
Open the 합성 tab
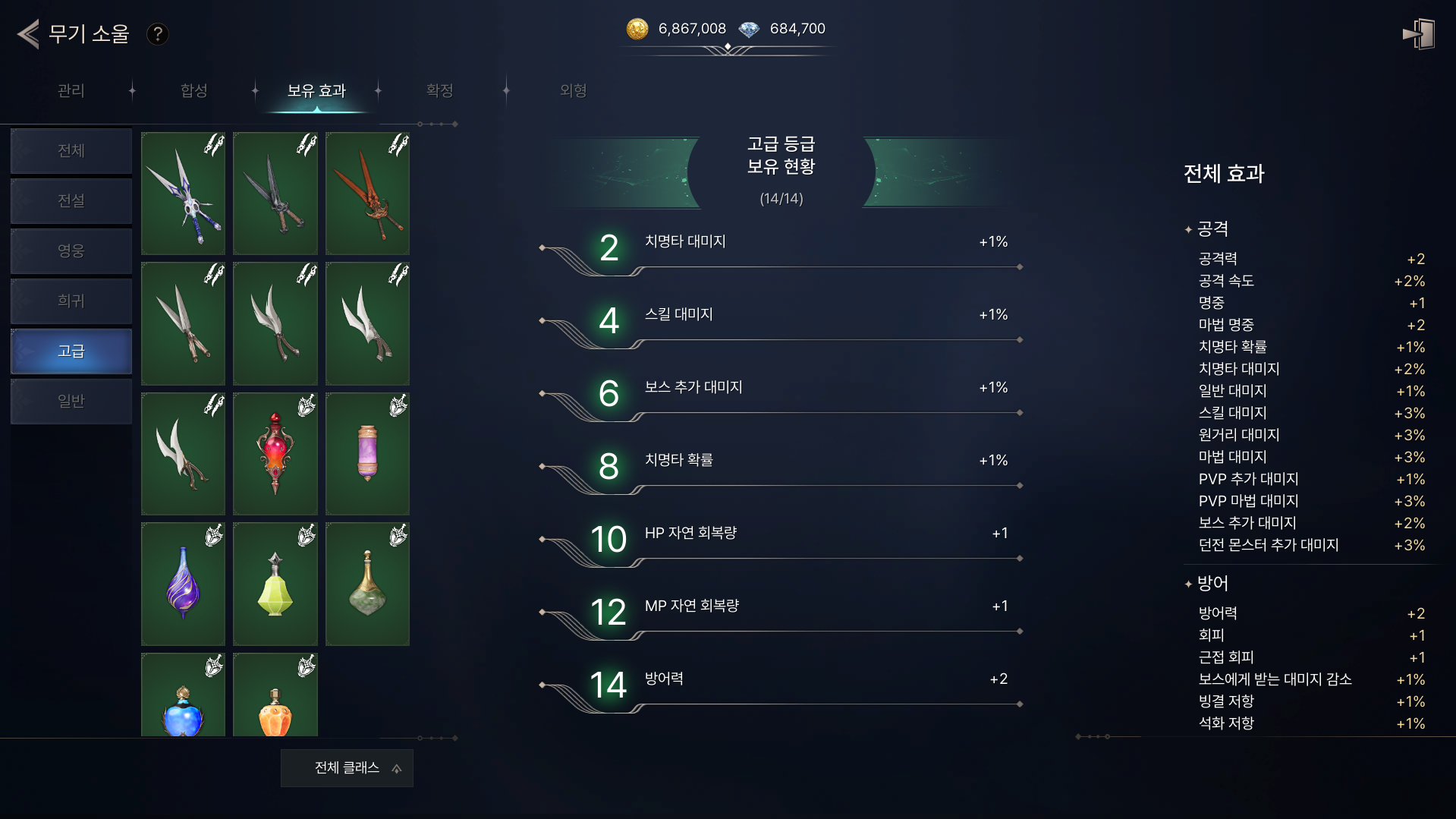(194, 91)
